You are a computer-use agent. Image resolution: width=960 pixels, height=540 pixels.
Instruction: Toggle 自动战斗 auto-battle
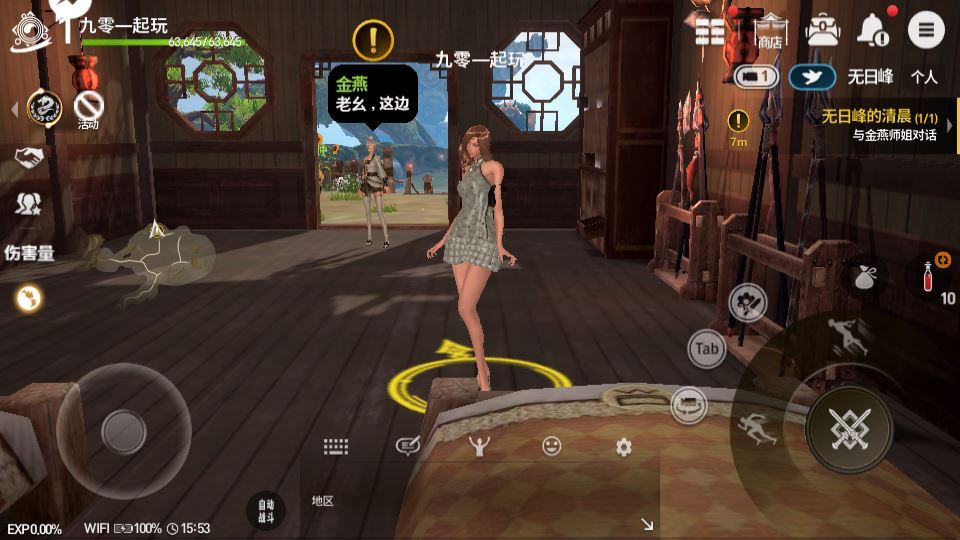pyautogui.click(x=265, y=510)
